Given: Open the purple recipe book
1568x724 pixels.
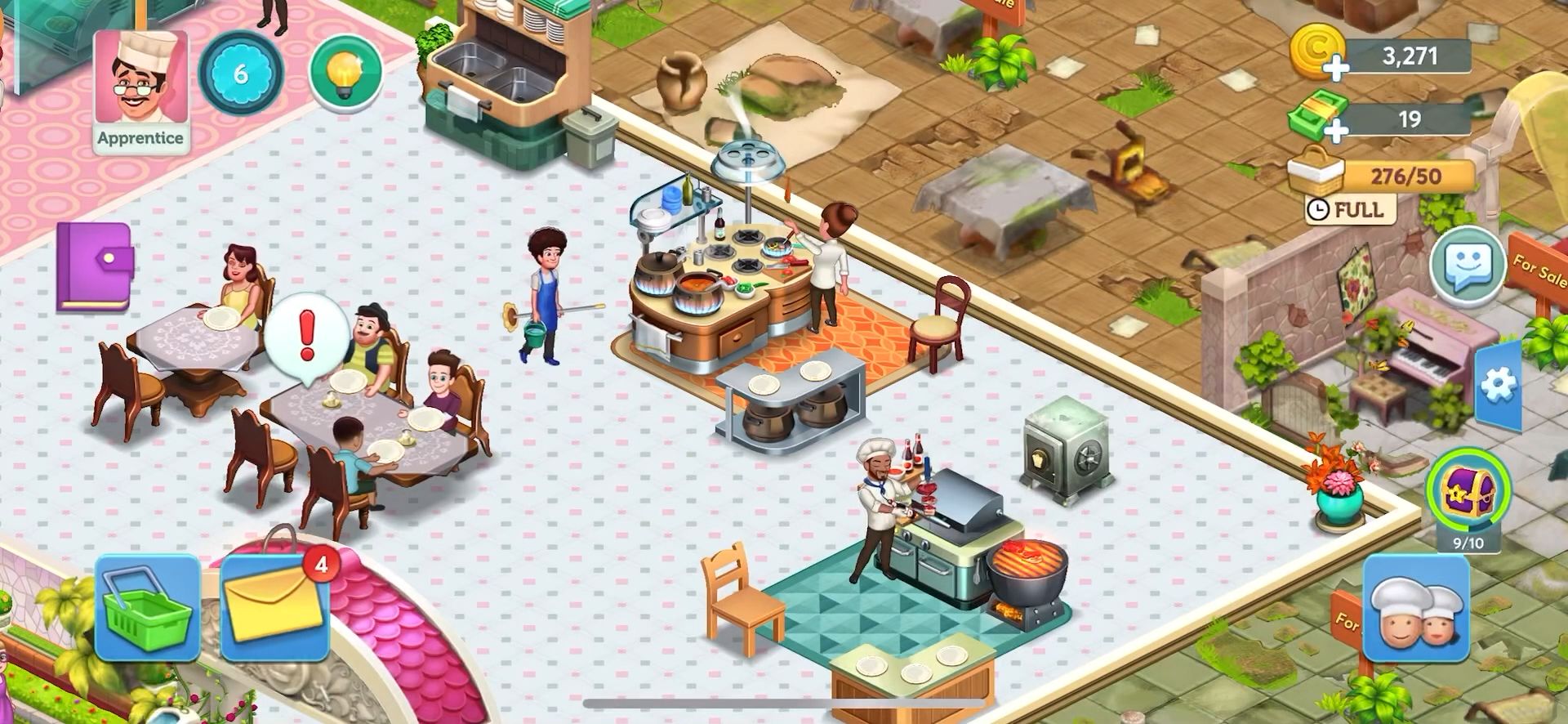Looking at the screenshot, I should tap(94, 266).
